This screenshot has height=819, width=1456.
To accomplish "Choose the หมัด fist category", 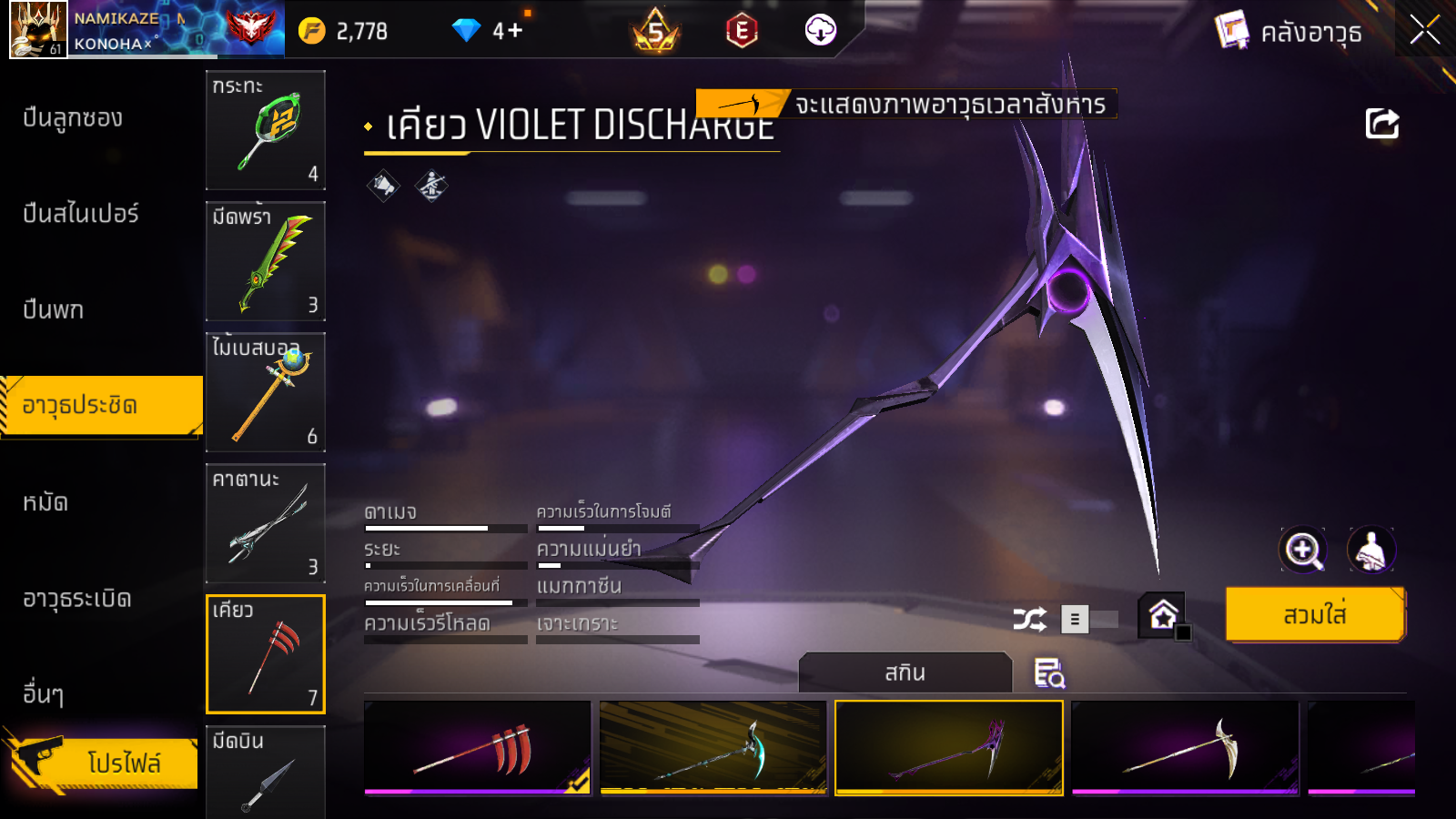I will pyautogui.click(x=45, y=502).
